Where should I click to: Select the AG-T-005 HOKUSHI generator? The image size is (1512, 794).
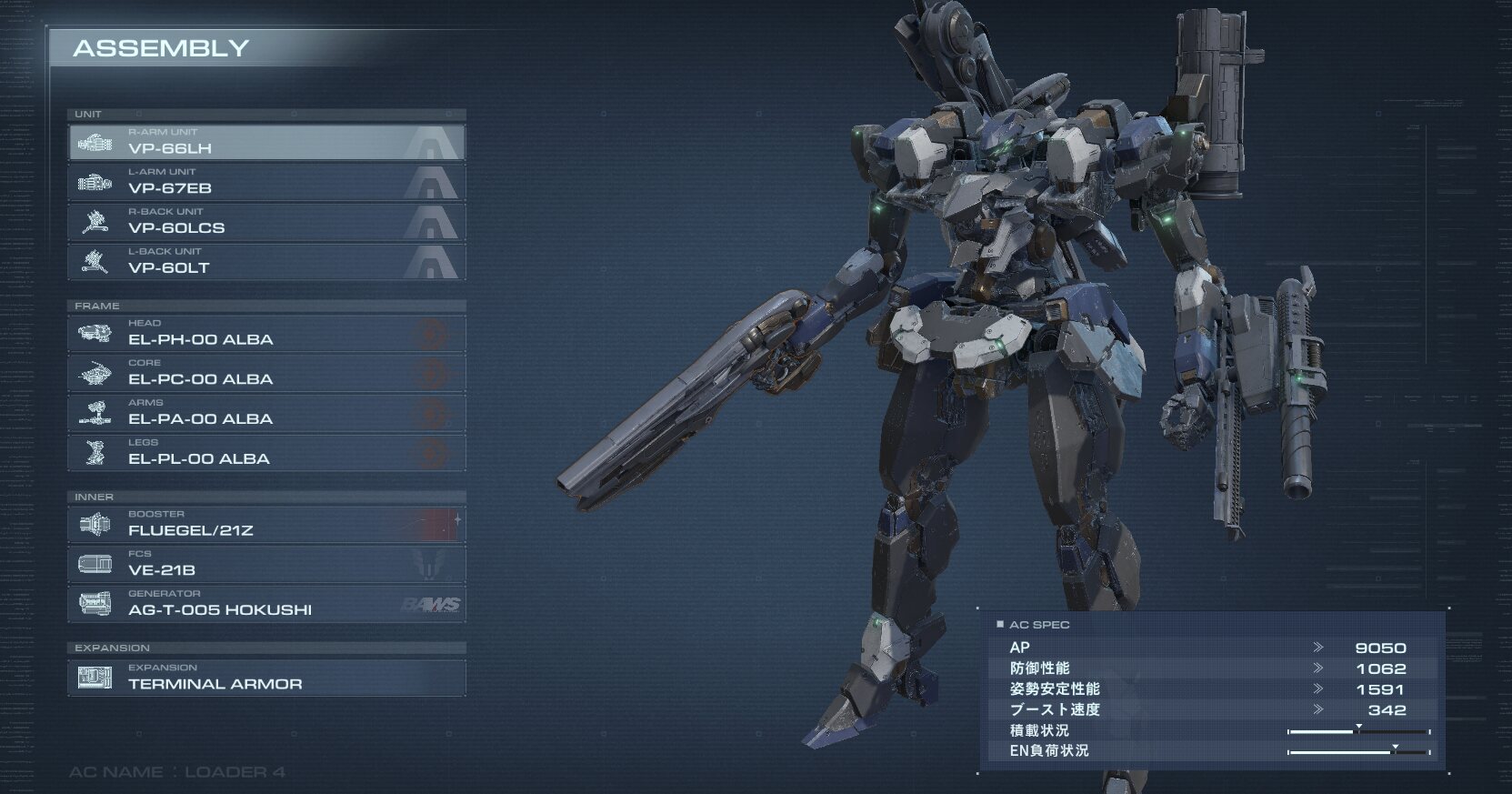[x=266, y=604]
